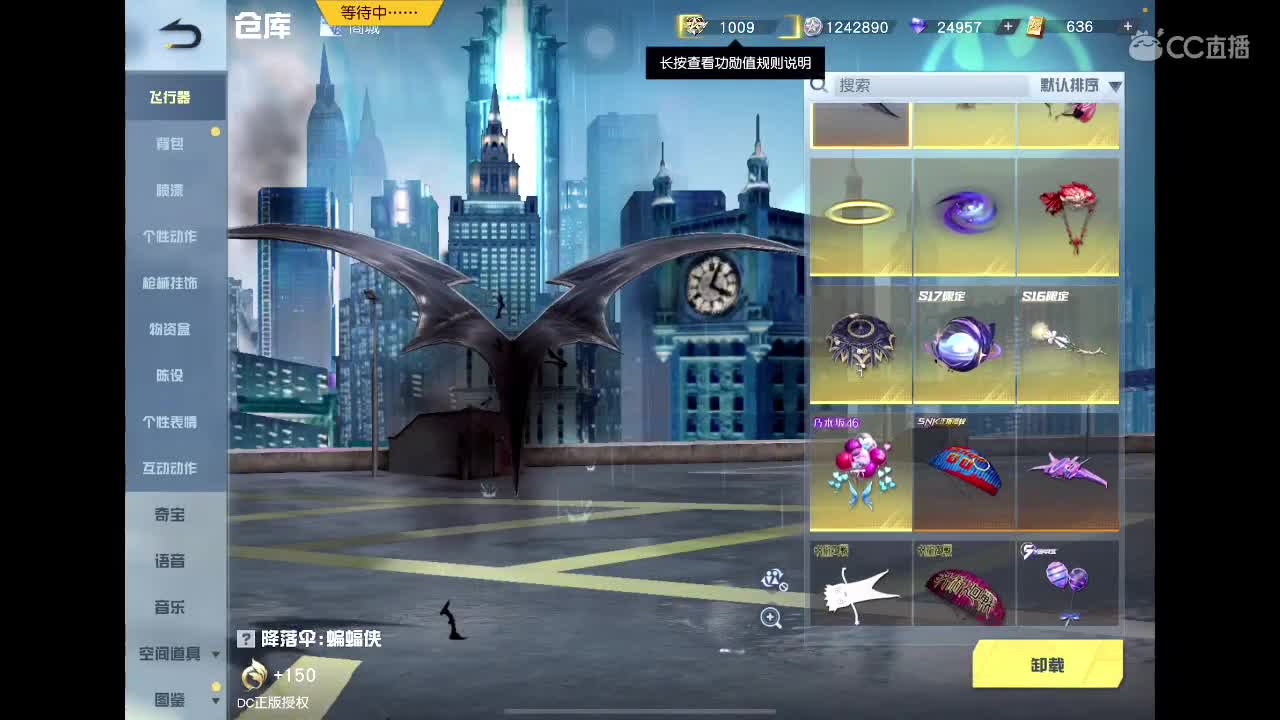Open the 语音 voice tab

point(172,561)
